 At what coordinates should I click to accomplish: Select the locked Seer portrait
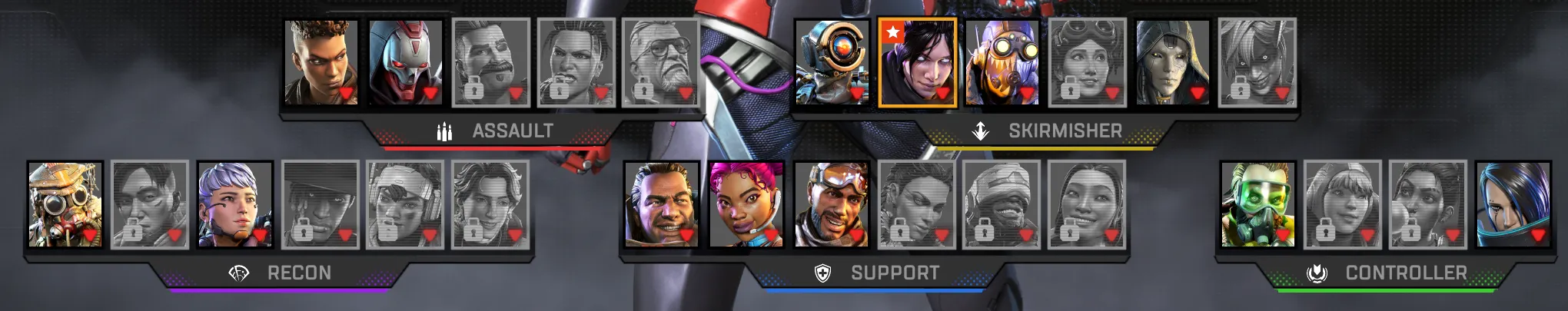coord(320,204)
